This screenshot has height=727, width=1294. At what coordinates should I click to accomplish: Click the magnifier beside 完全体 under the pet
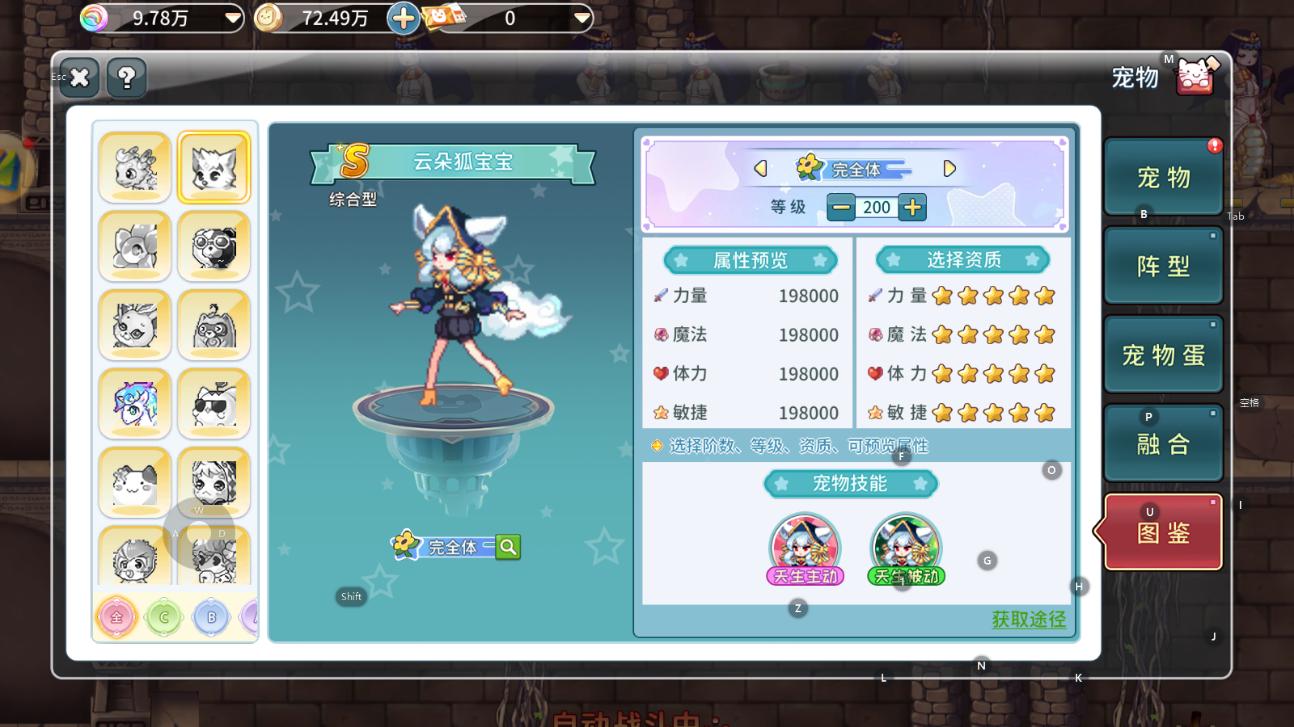tap(508, 546)
